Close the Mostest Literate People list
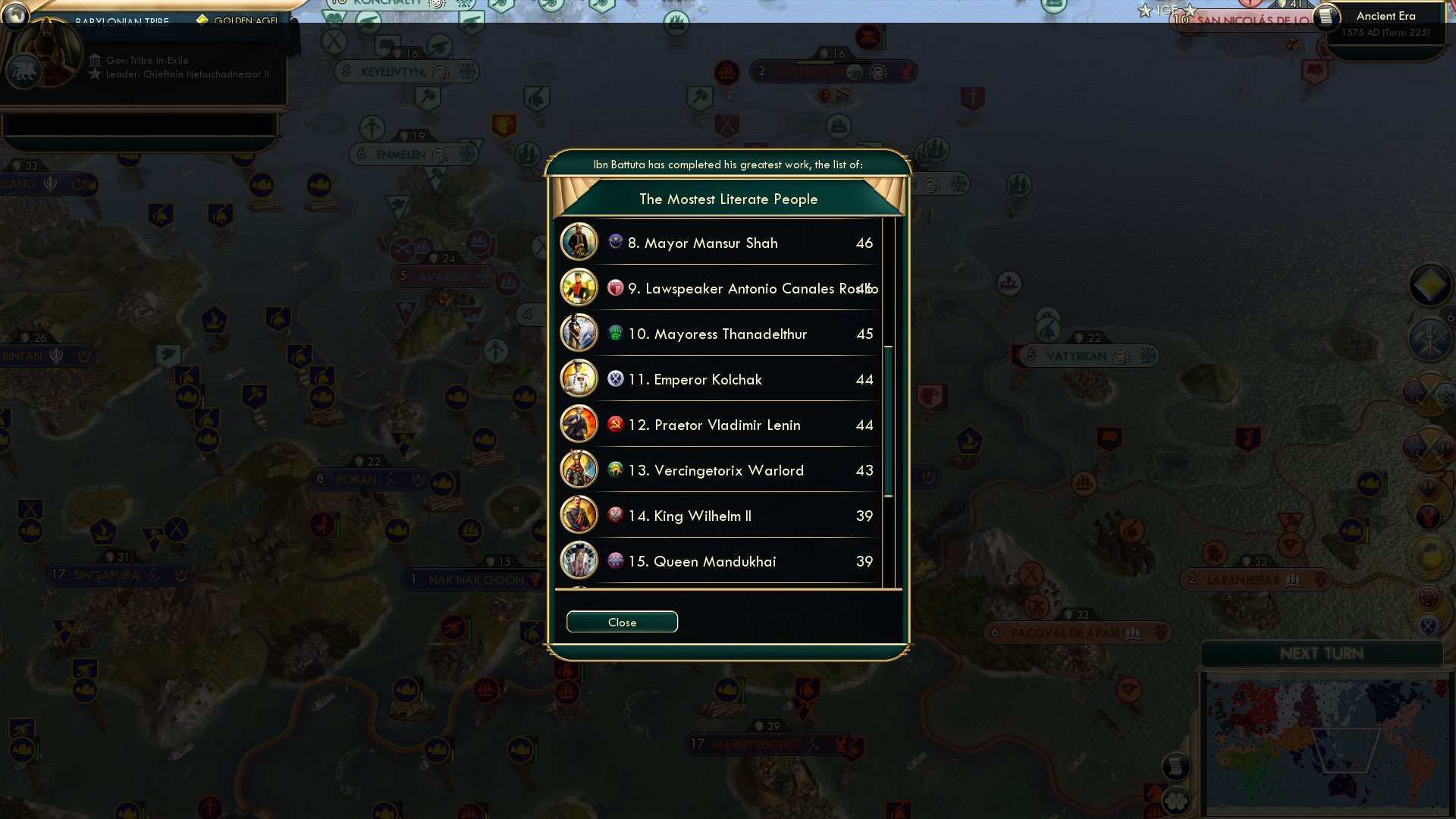1456x819 pixels. click(621, 622)
